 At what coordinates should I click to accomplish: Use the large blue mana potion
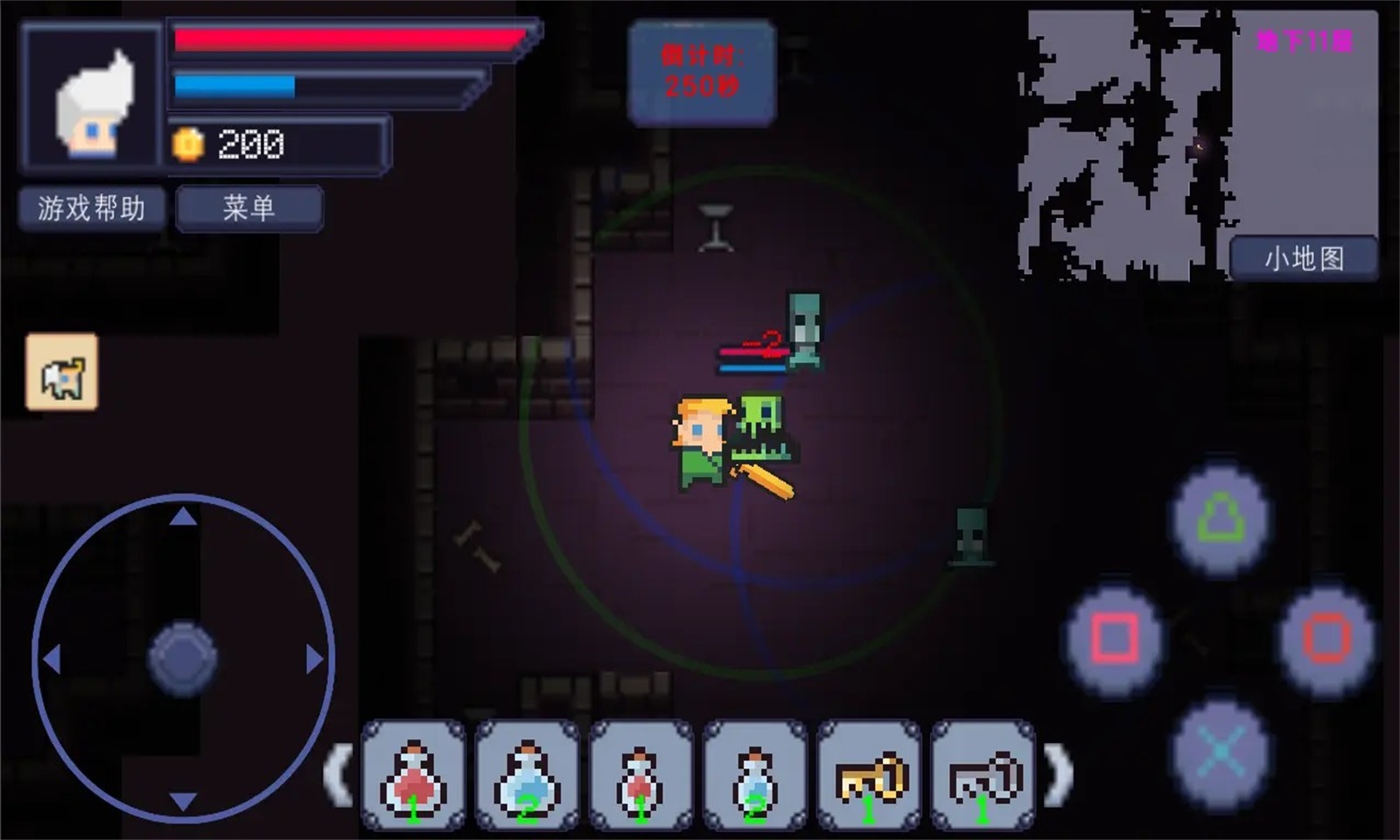pyautogui.click(x=527, y=775)
